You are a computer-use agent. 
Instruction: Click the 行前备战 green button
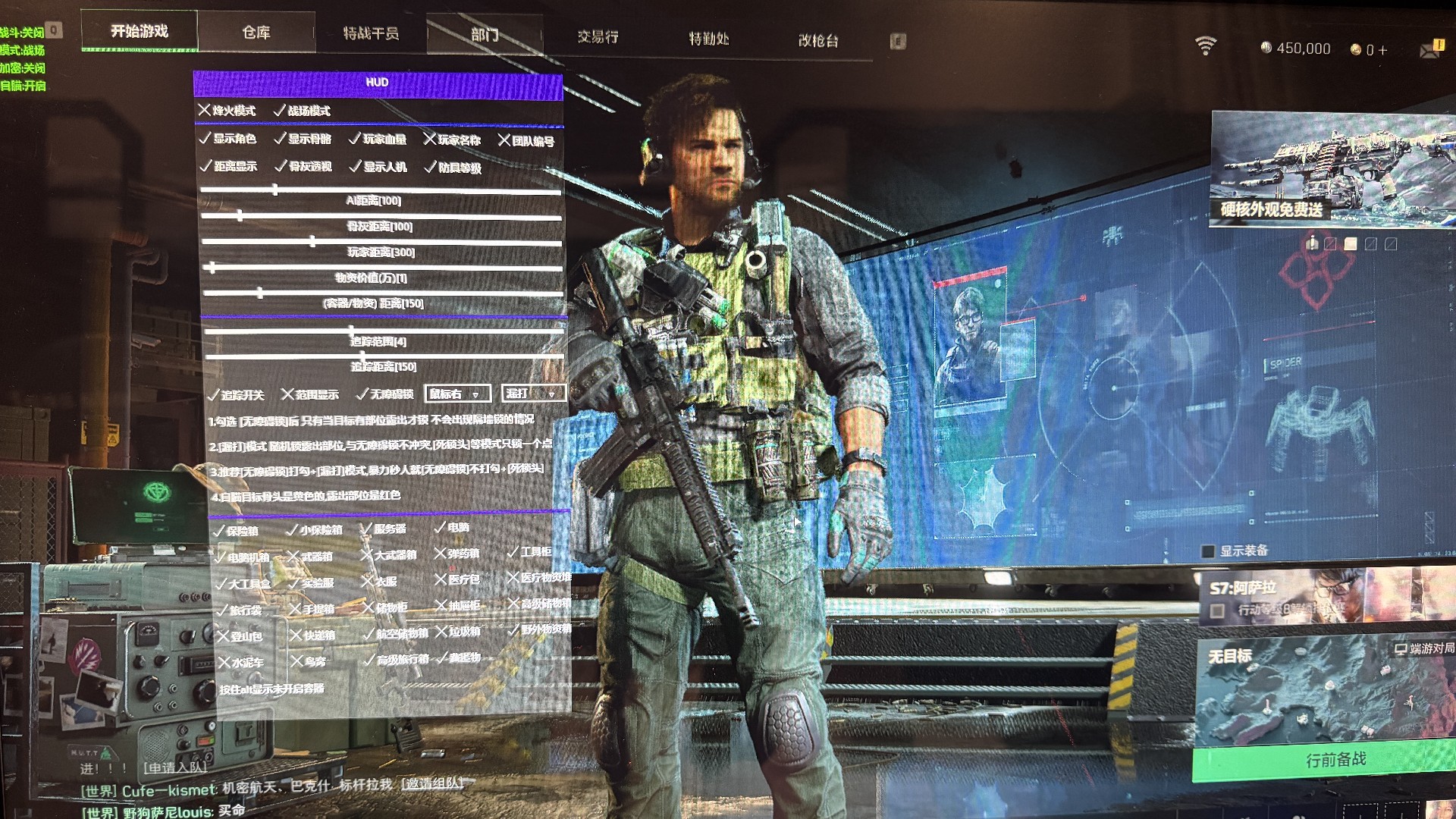coord(1335,760)
